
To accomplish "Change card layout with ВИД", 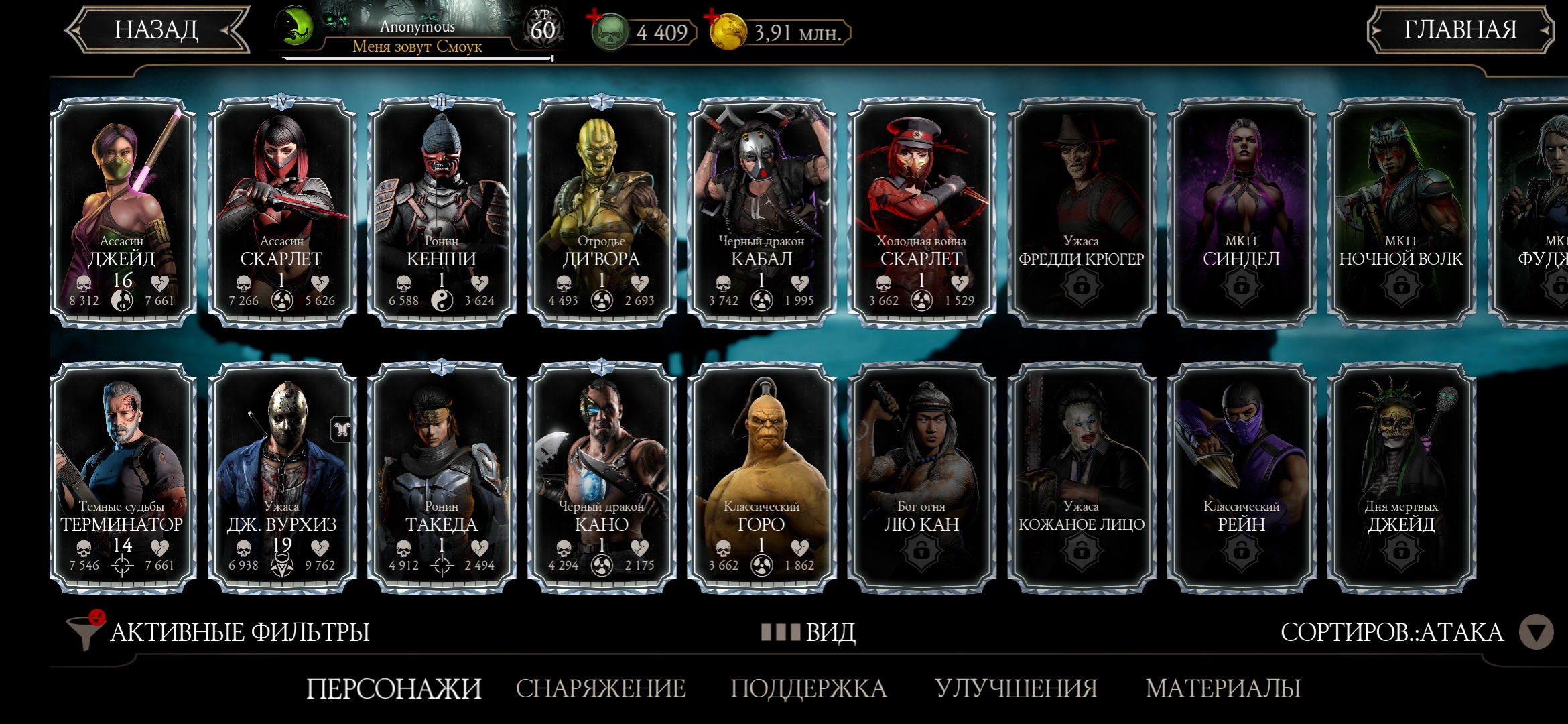I will [x=809, y=632].
